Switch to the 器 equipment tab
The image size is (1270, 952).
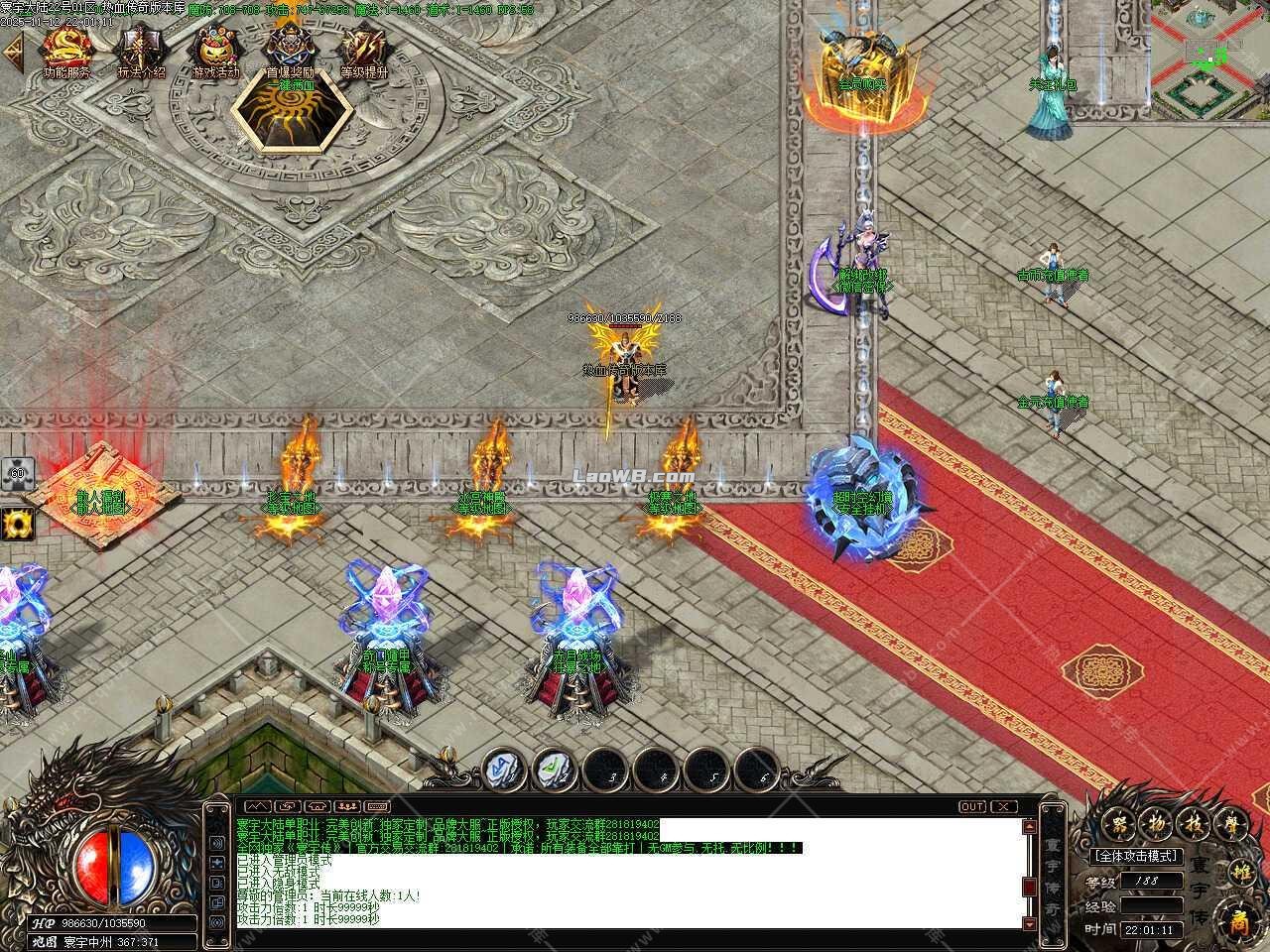coord(1118,823)
